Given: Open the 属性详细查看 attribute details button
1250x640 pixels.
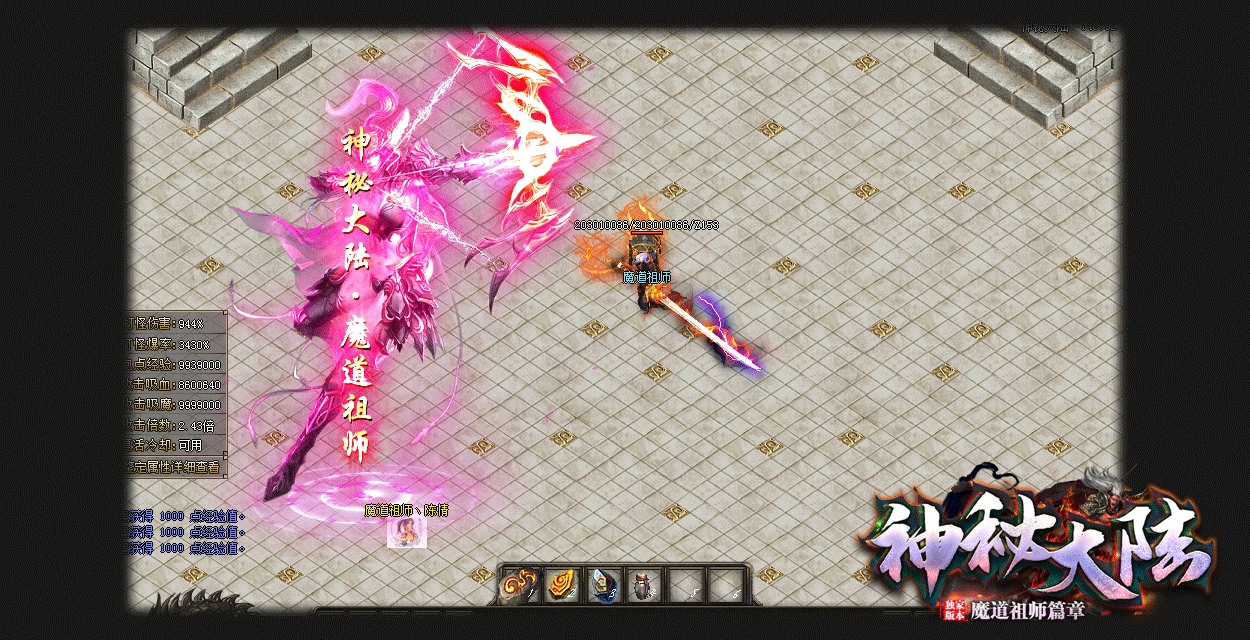Looking at the screenshot, I should [x=176, y=467].
